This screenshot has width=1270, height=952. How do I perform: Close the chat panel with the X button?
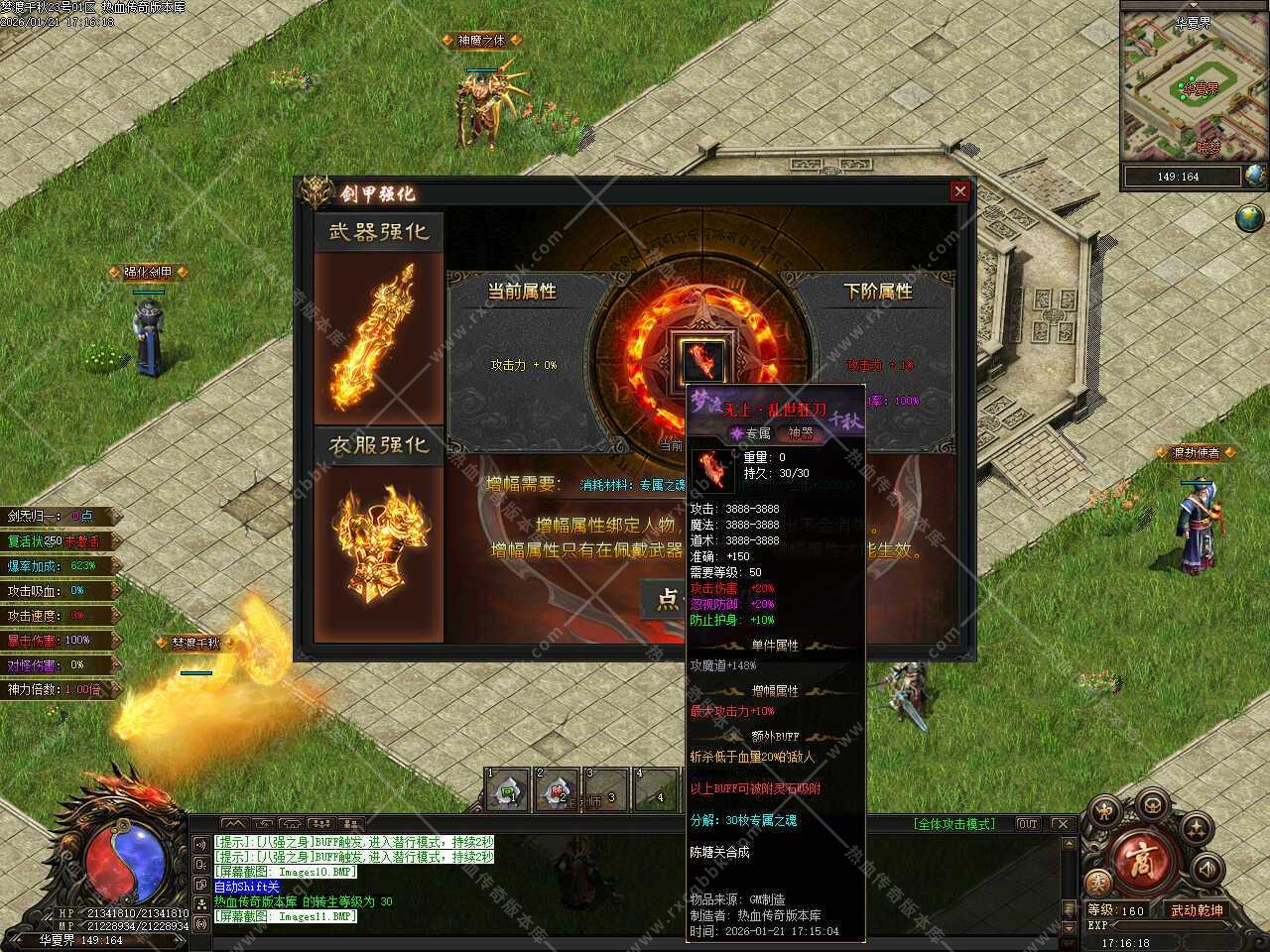coord(1061,824)
